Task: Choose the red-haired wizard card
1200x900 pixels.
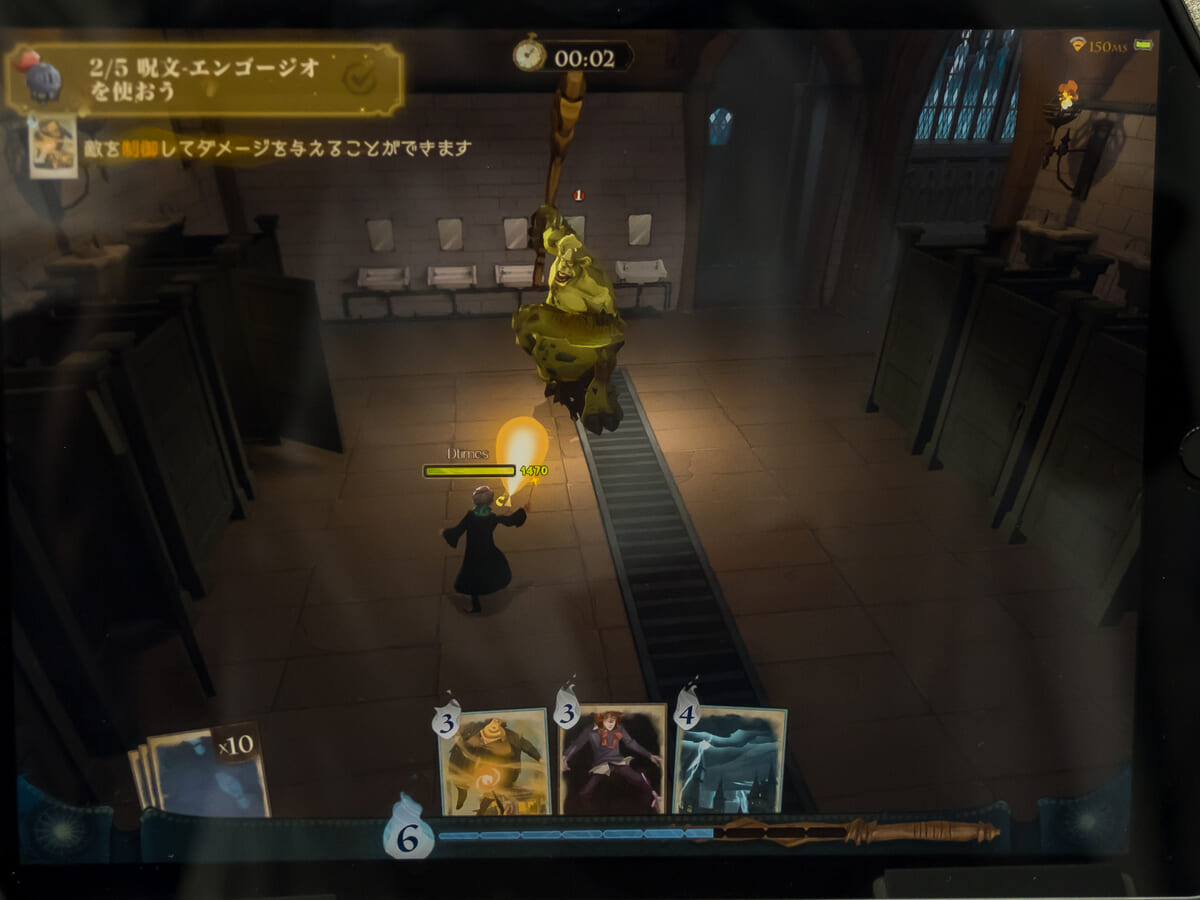Action: pos(612,758)
